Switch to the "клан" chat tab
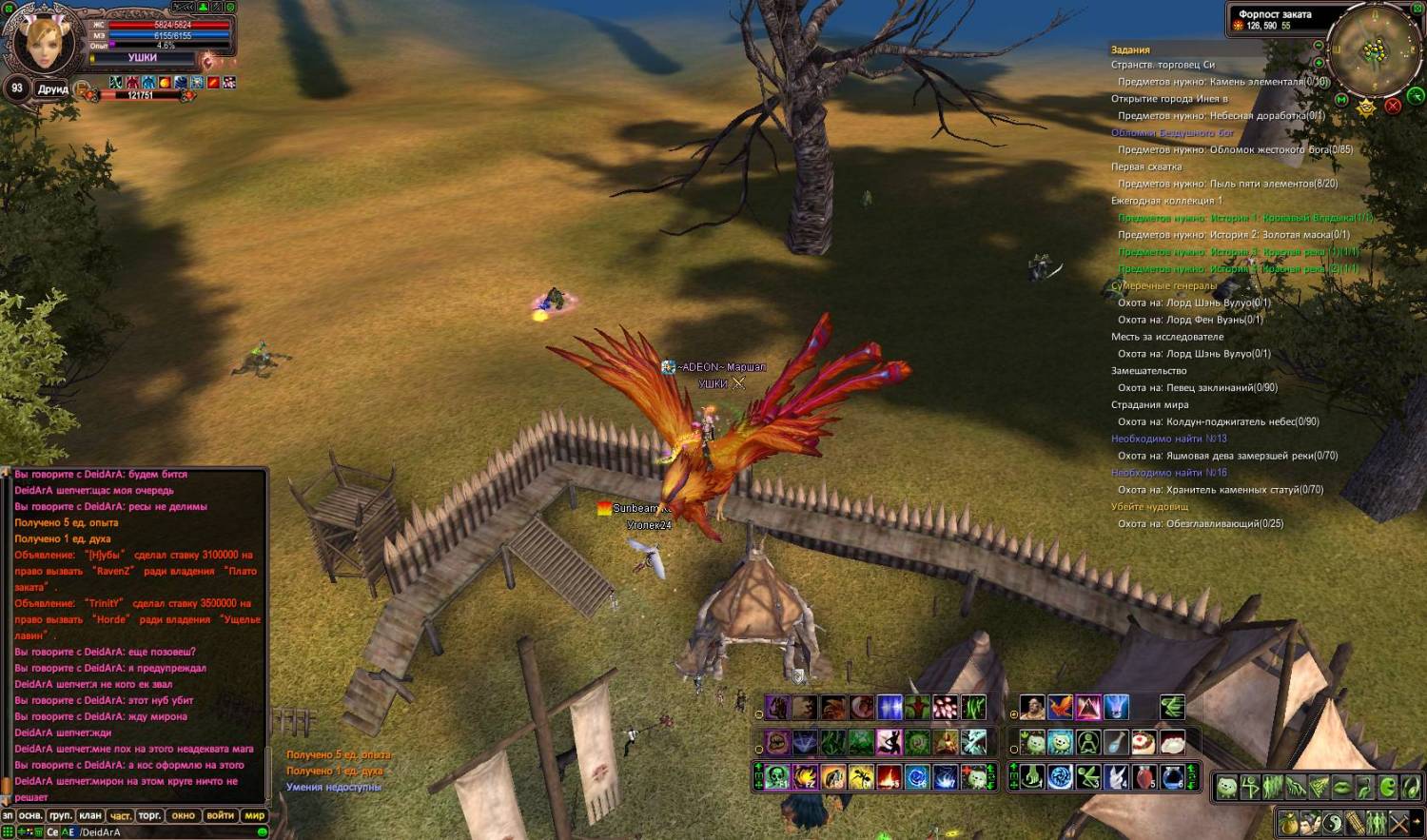 coord(90,815)
